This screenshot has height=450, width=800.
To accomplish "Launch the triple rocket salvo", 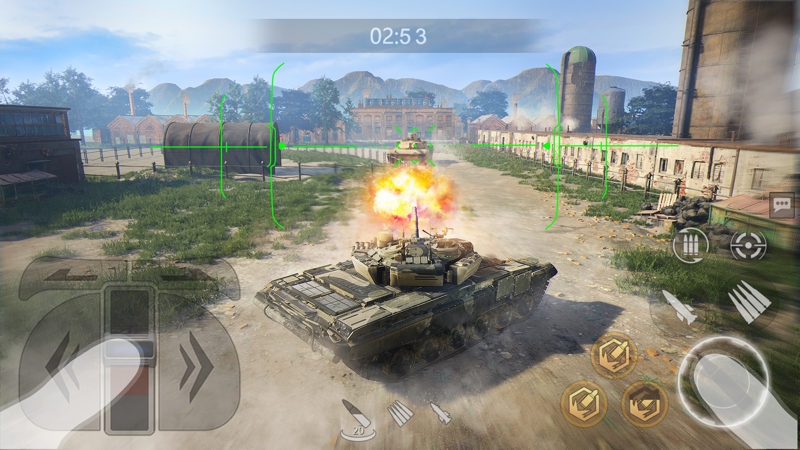I will 749,301.
